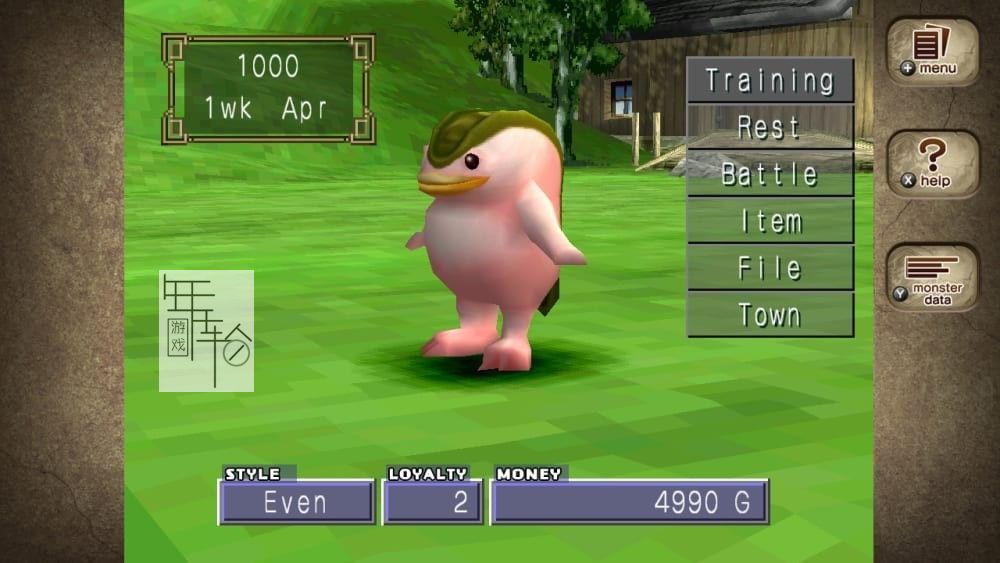
Task: View the monster data panel
Action: coord(932,278)
